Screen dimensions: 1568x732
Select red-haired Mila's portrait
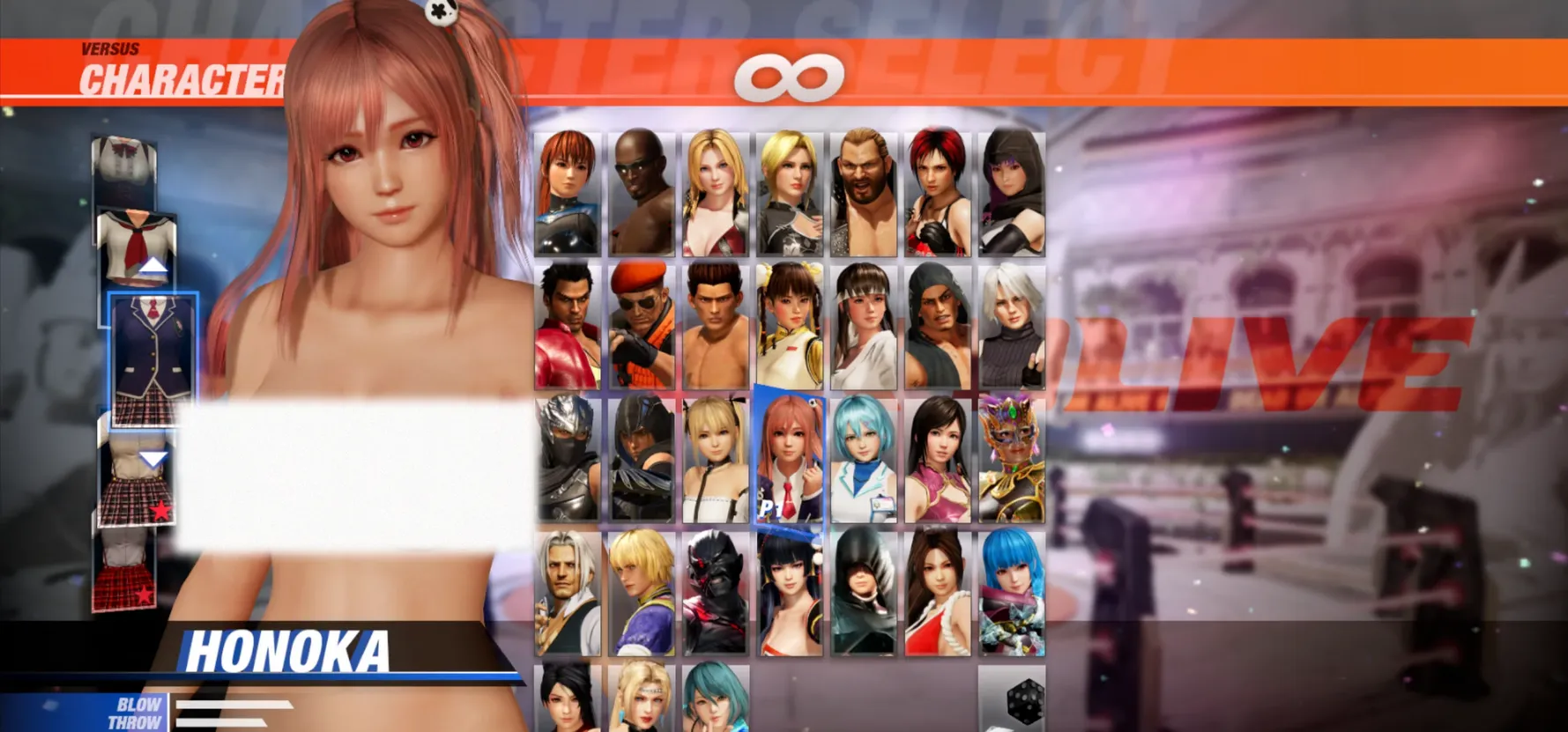click(x=937, y=194)
